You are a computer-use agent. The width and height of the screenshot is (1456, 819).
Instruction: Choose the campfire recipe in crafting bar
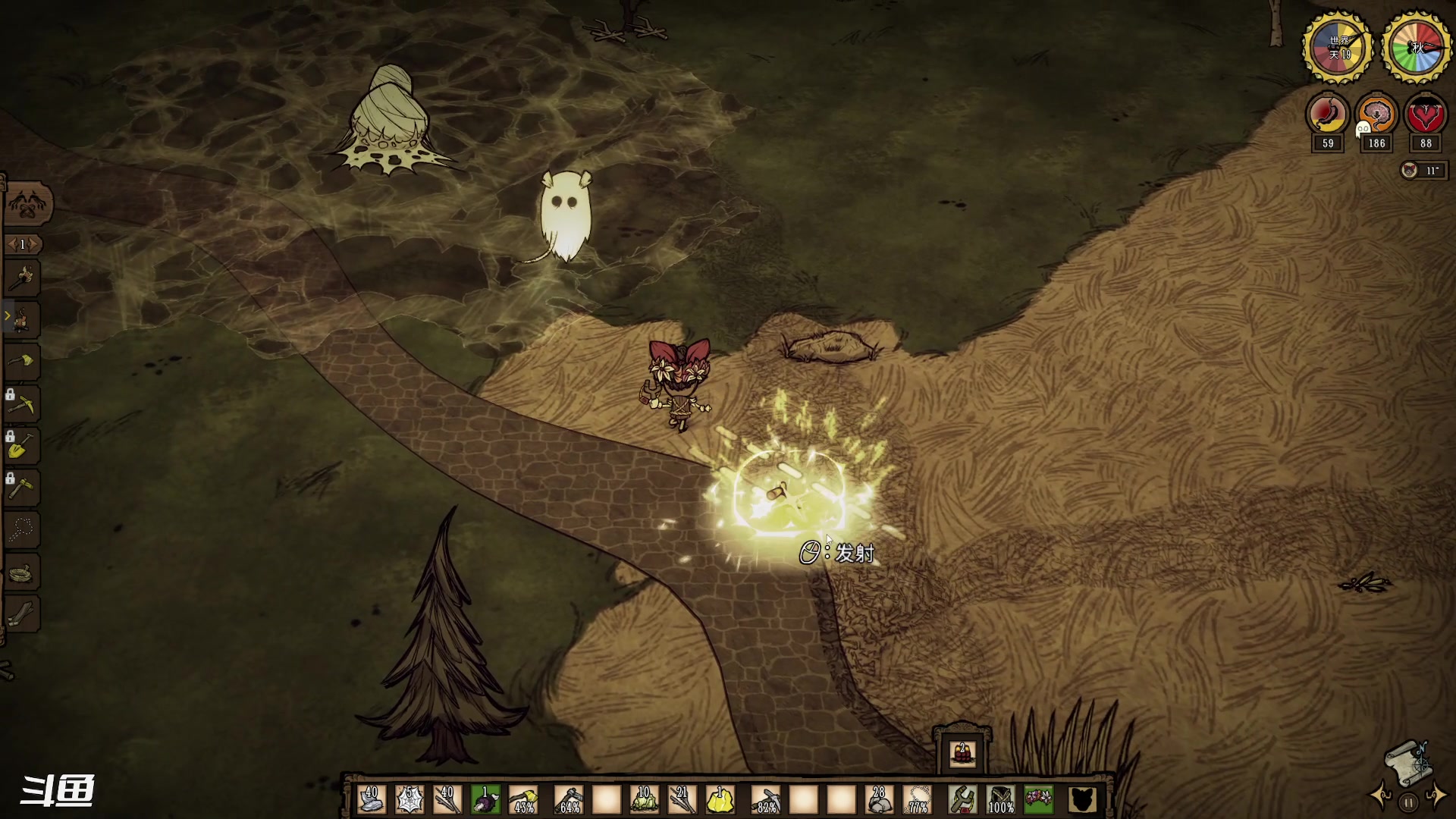(x=23, y=320)
